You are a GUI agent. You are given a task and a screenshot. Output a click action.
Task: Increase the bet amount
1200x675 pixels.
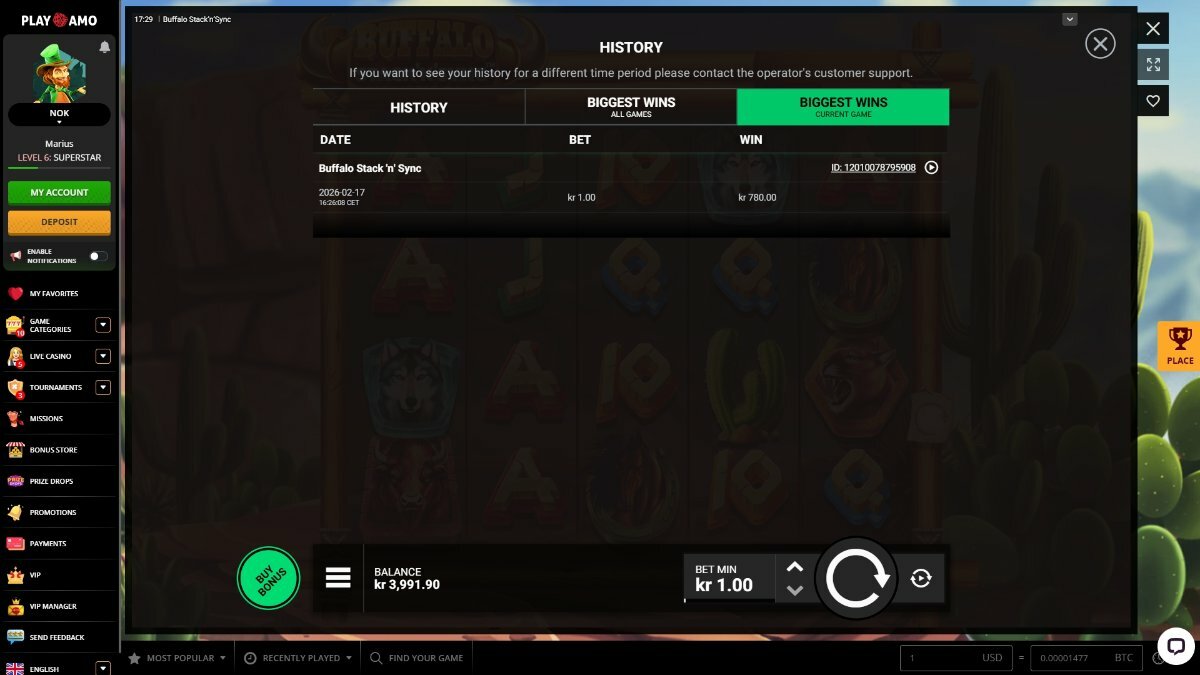[x=795, y=567]
